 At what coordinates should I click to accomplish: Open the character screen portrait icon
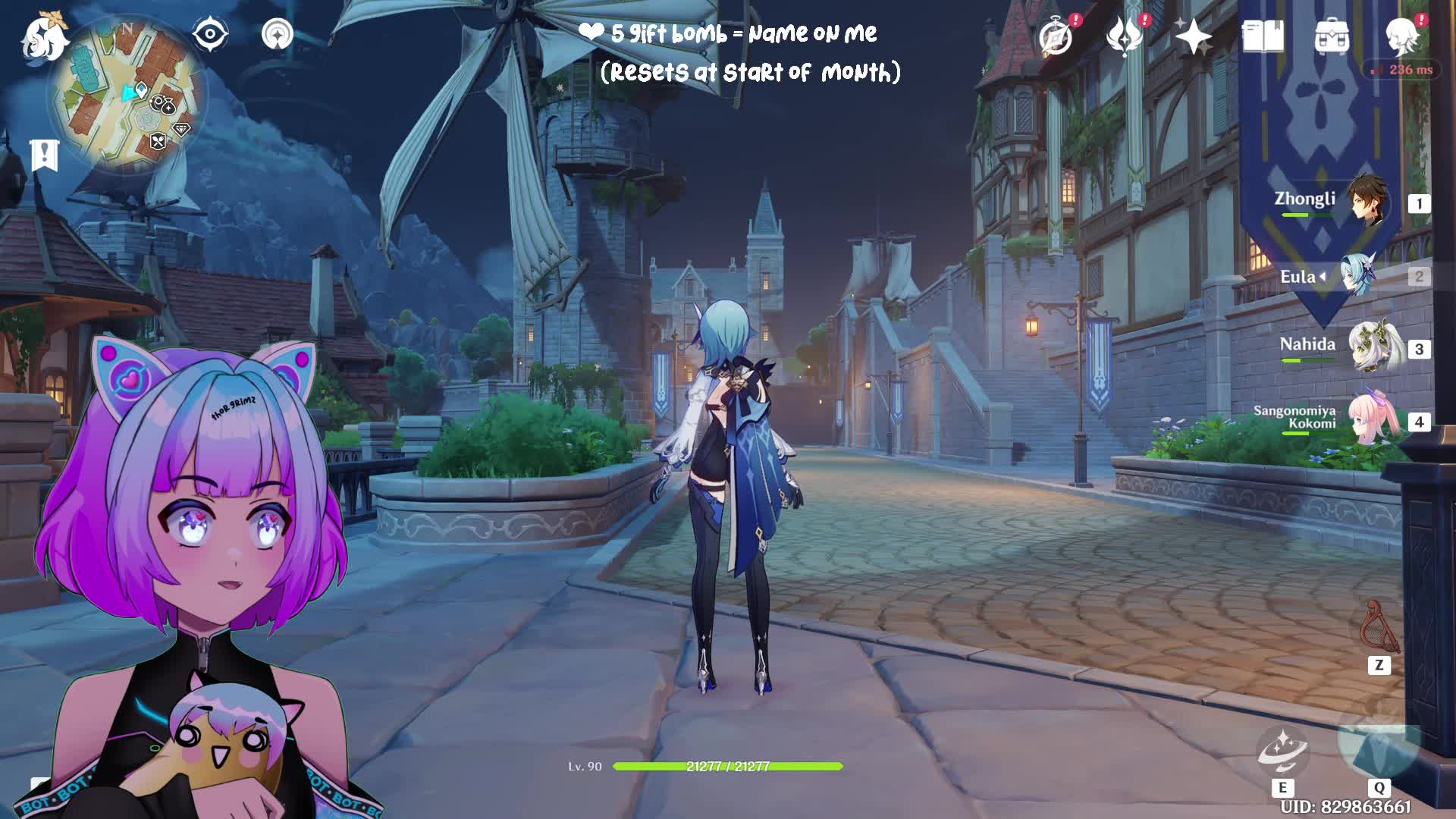(x=1401, y=36)
